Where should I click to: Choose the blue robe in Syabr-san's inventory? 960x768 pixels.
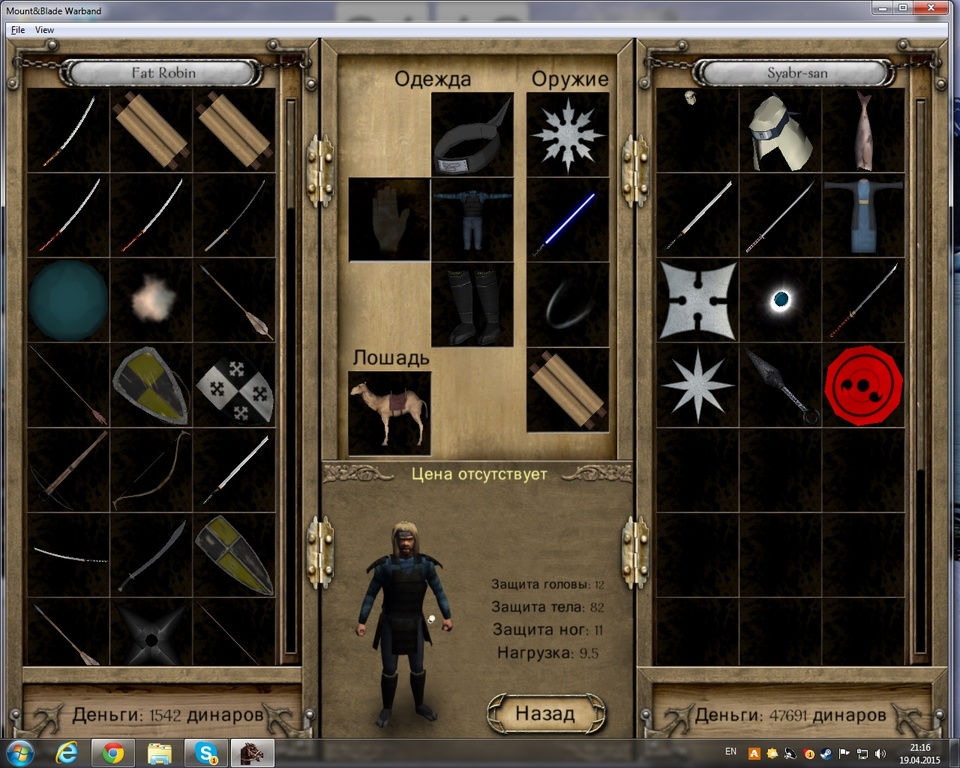click(x=863, y=215)
